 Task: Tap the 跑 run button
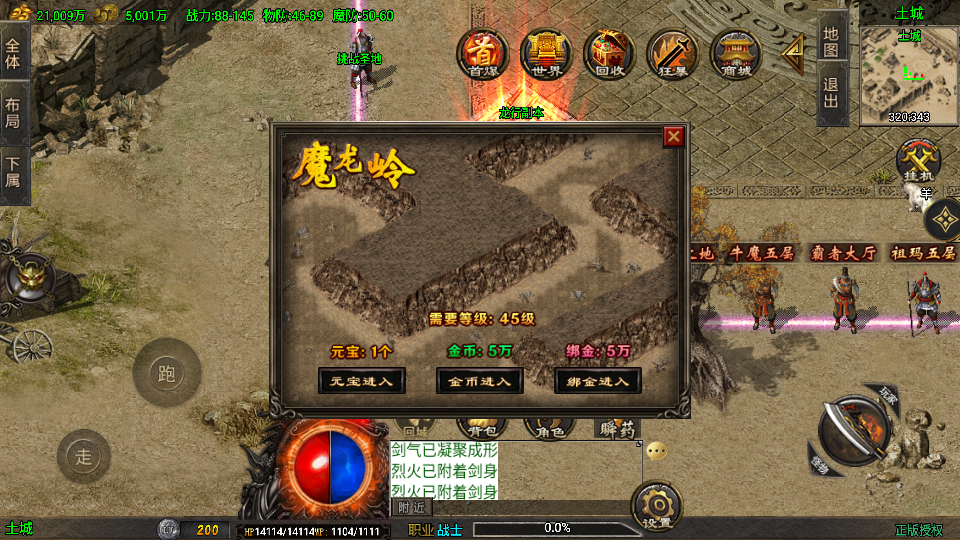[x=167, y=373]
